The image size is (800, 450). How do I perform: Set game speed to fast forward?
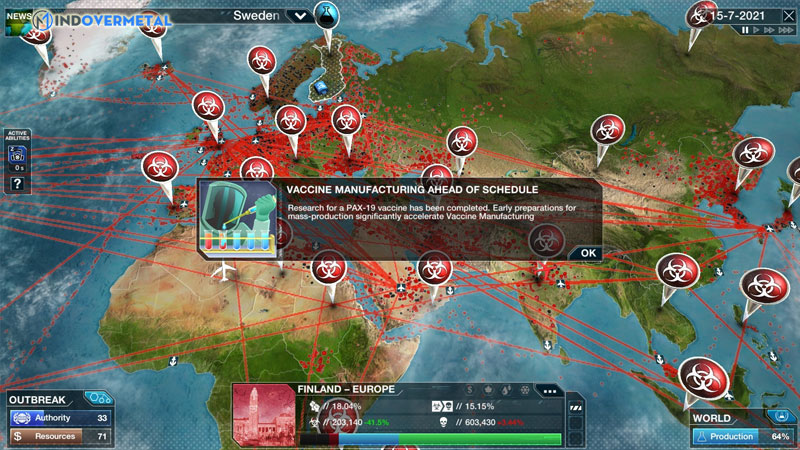[772, 30]
